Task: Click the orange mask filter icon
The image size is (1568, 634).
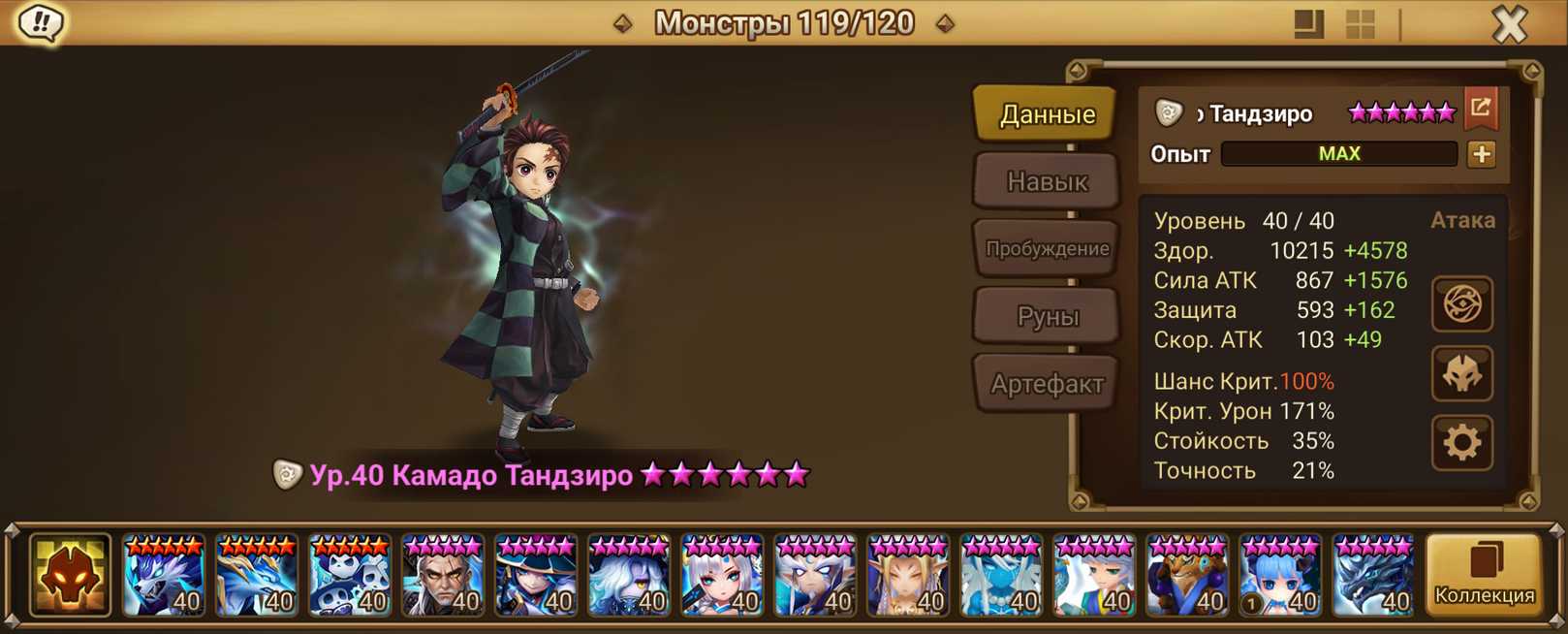Action: 70,576
